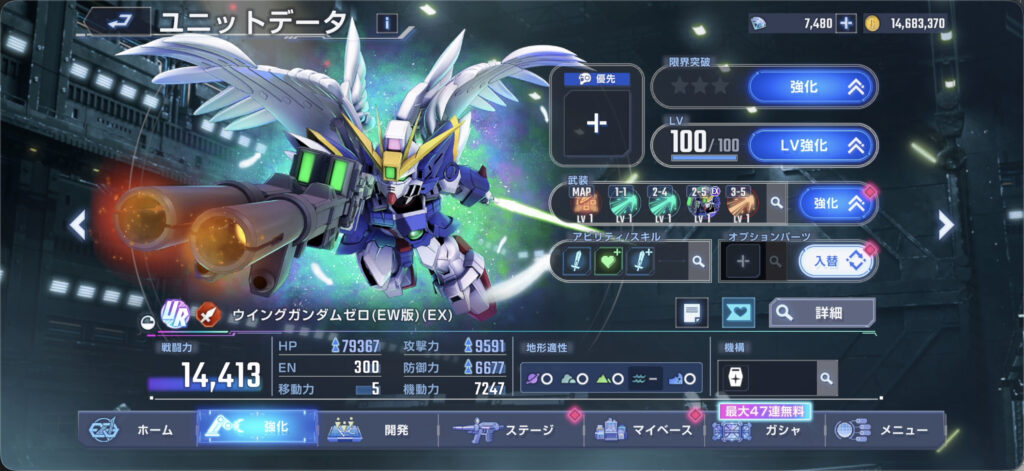This screenshot has height=471, width=1024.
Task: Tap the 強化 button for 限界突破
Action: (811, 87)
